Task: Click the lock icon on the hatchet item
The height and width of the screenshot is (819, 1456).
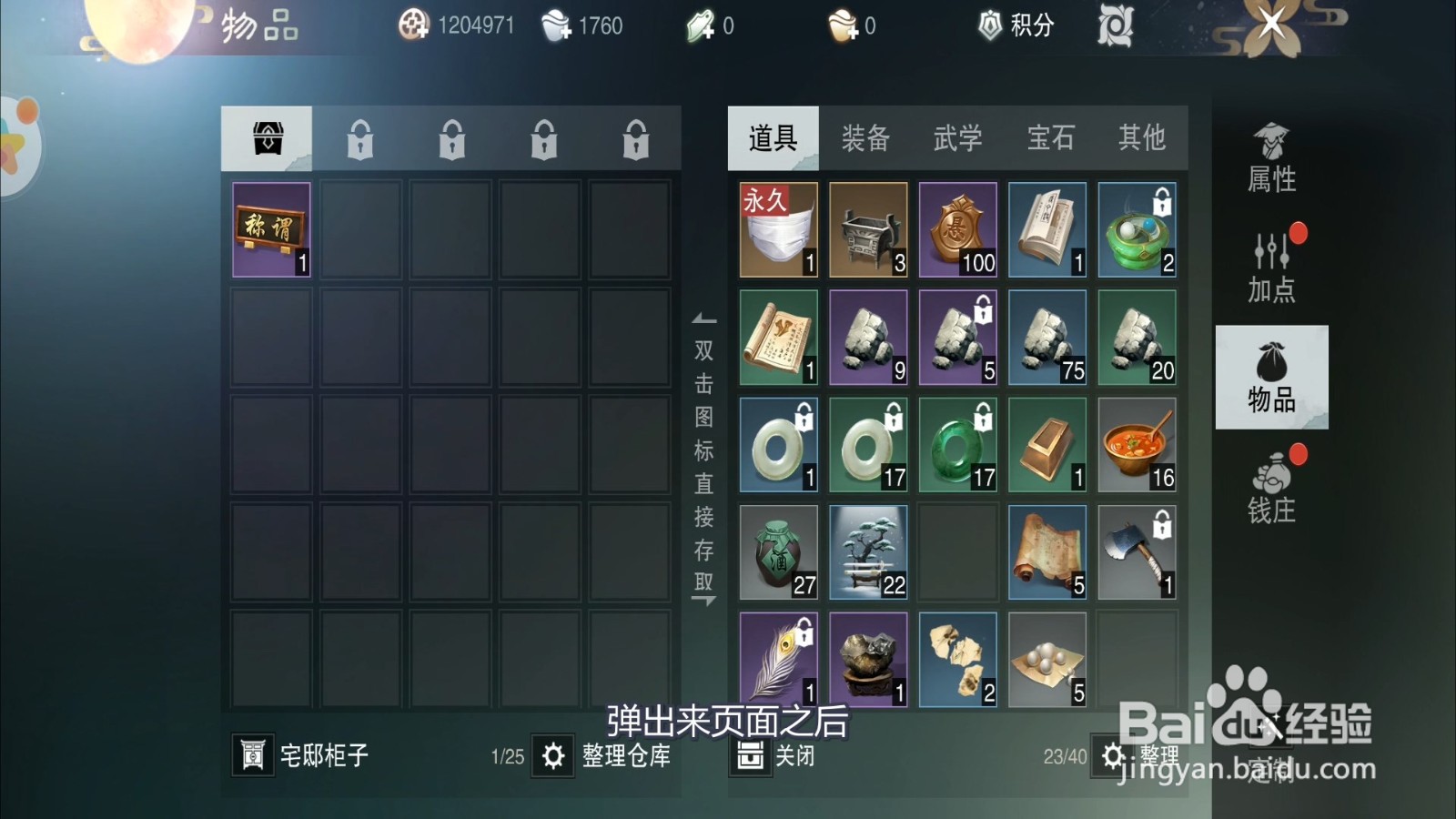Action: (x=1163, y=526)
